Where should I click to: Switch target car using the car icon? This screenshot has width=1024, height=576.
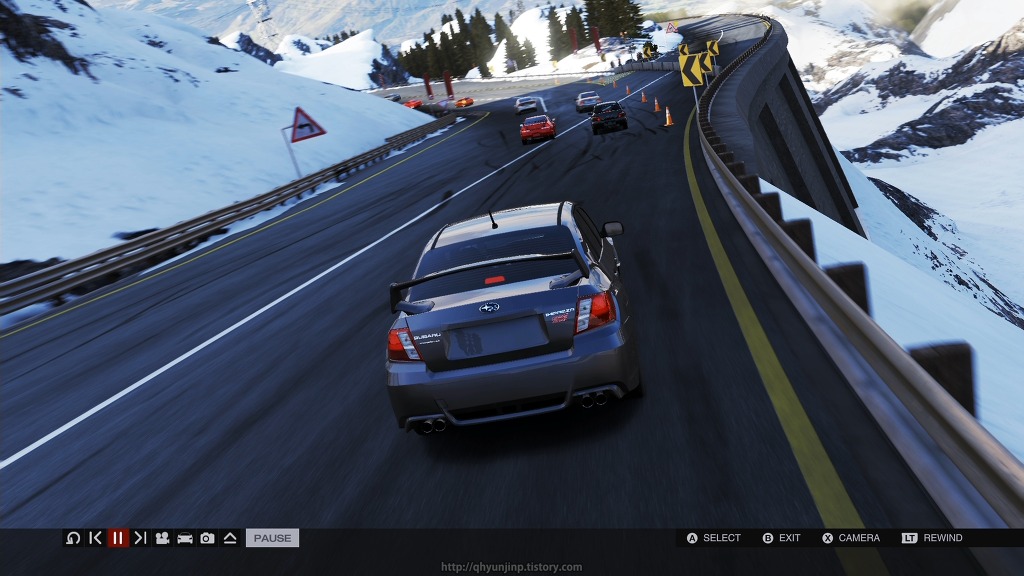[x=185, y=538]
